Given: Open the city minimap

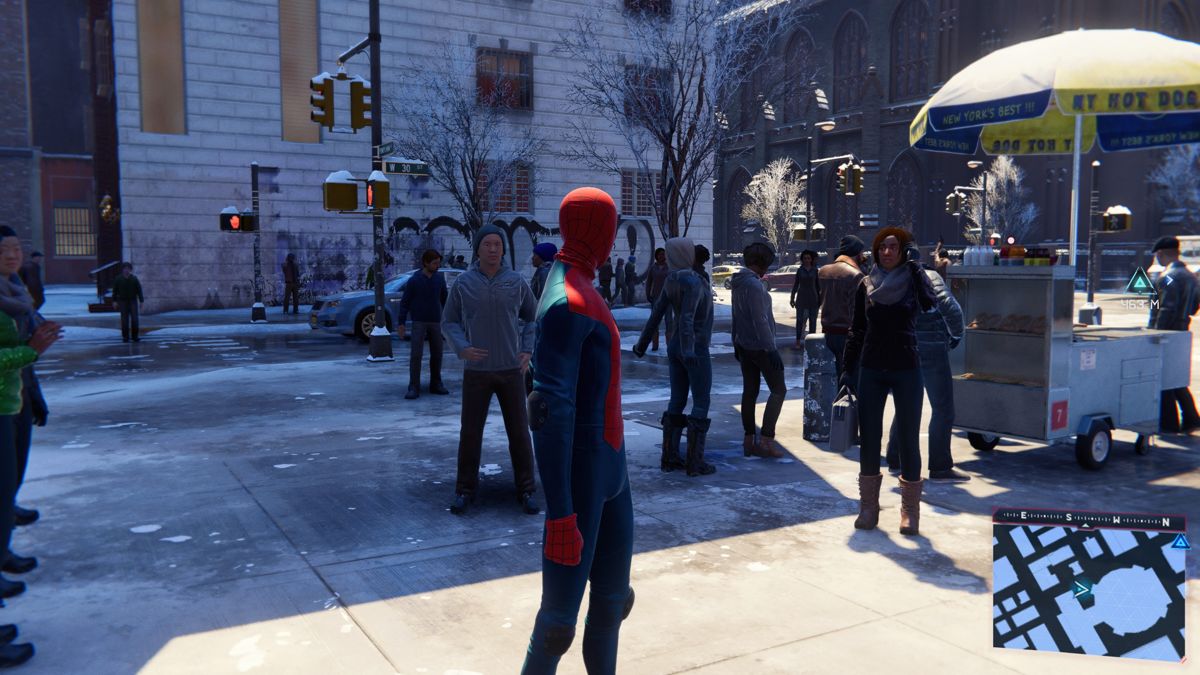Looking at the screenshot, I should tap(1088, 592).
